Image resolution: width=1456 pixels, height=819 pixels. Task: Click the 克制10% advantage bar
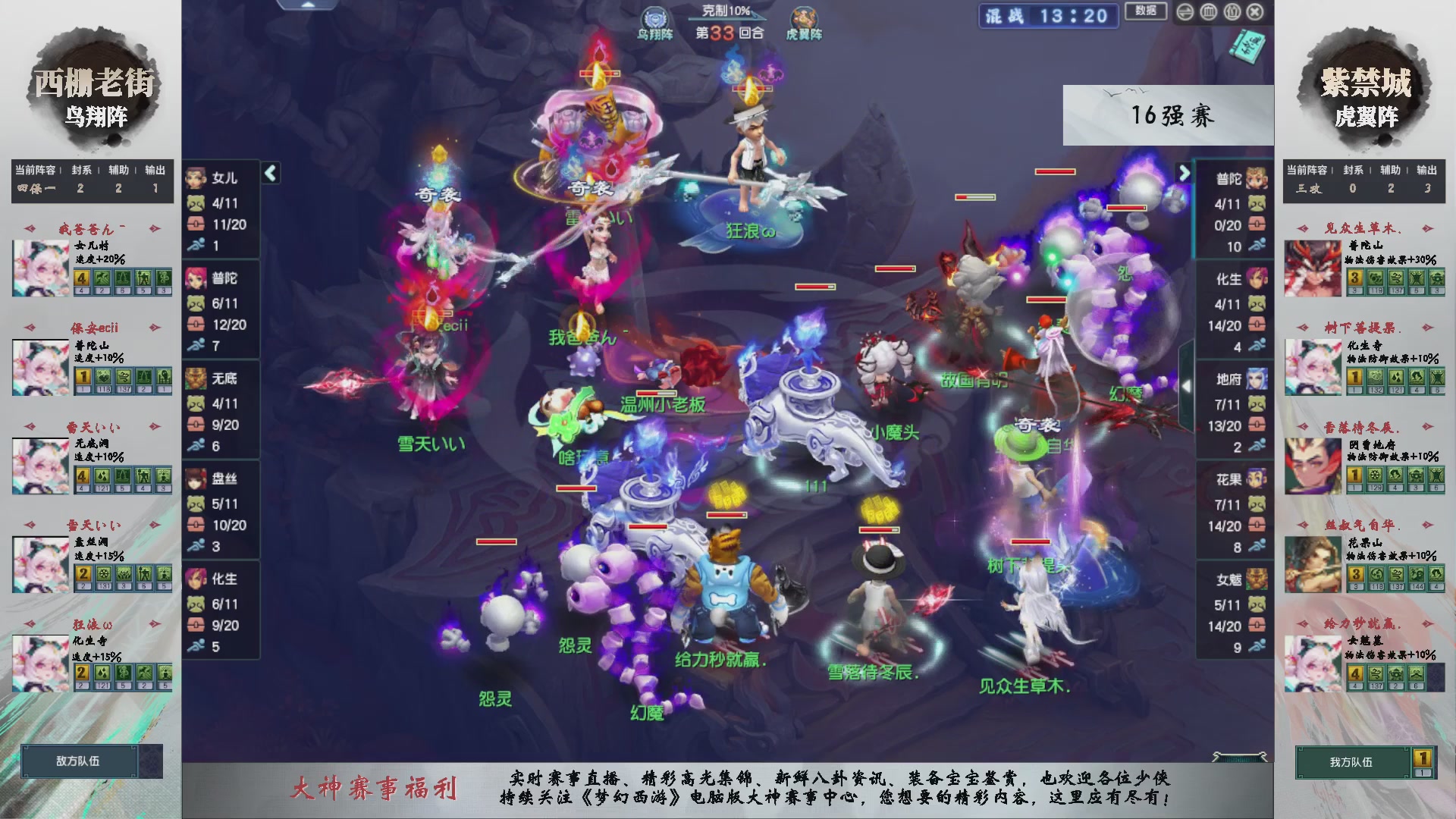(724, 9)
